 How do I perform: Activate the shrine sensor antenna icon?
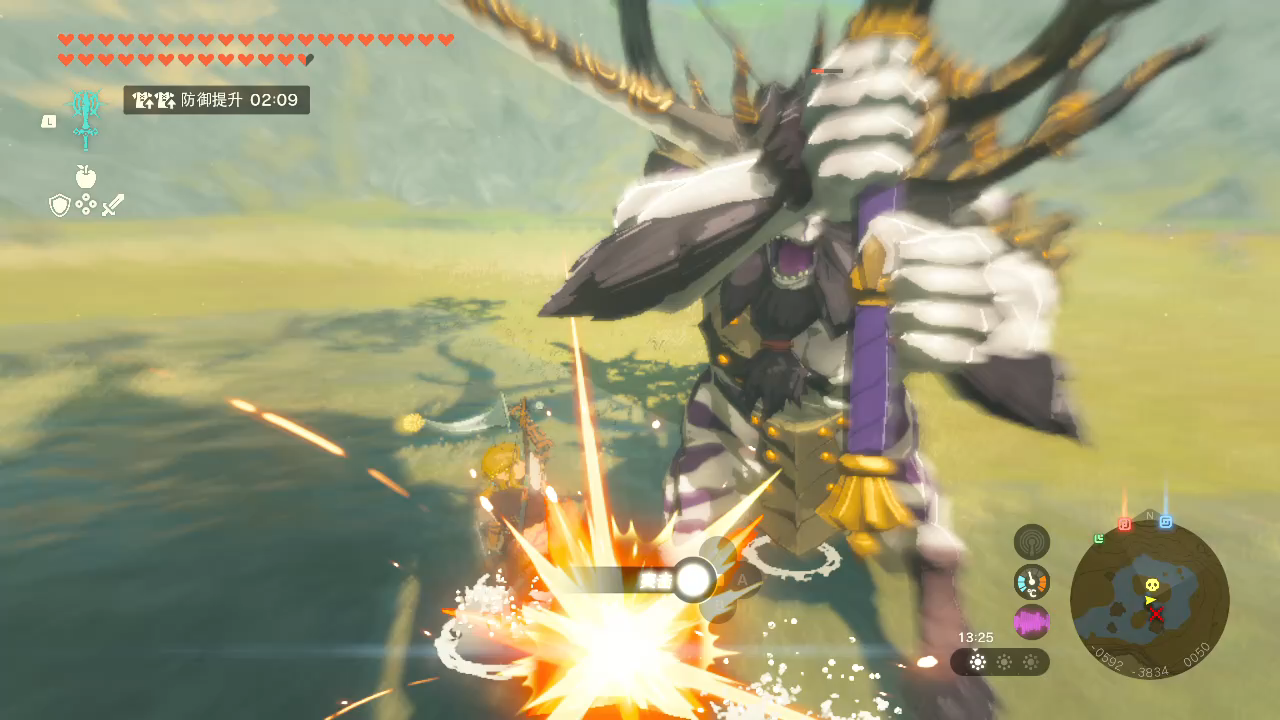click(x=1032, y=542)
